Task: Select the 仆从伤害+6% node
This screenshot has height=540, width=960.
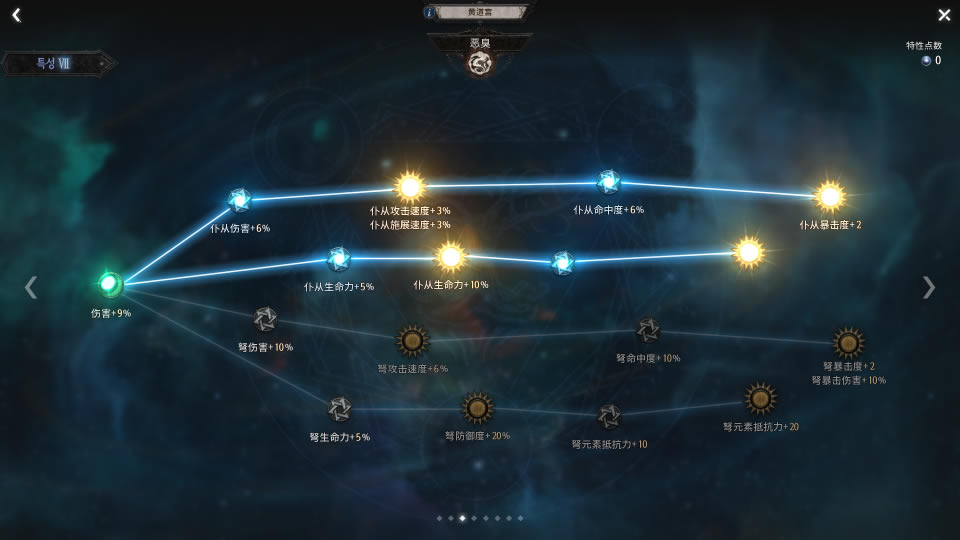Action: pos(240,200)
